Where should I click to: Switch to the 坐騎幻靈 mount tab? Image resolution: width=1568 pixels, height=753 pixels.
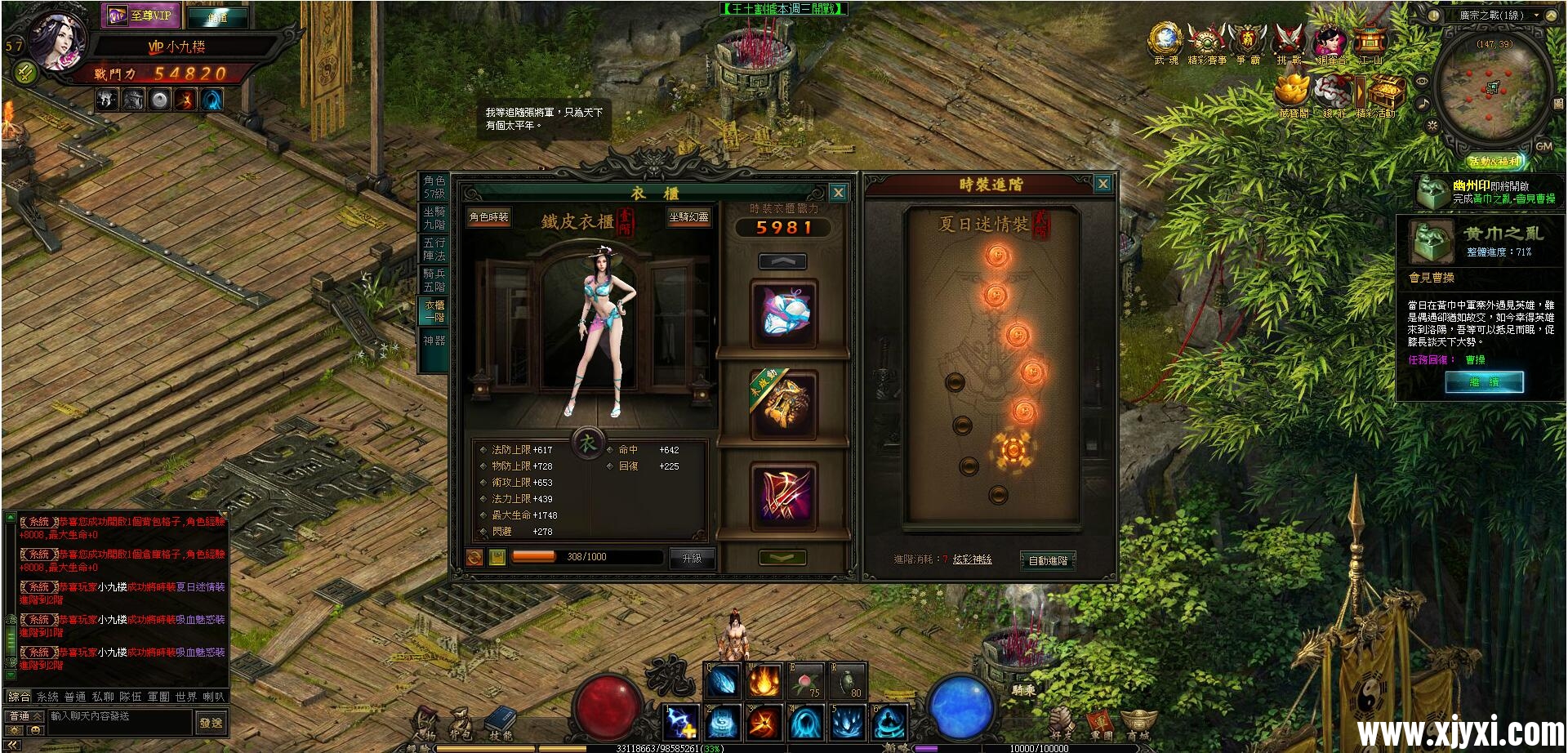point(688,217)
